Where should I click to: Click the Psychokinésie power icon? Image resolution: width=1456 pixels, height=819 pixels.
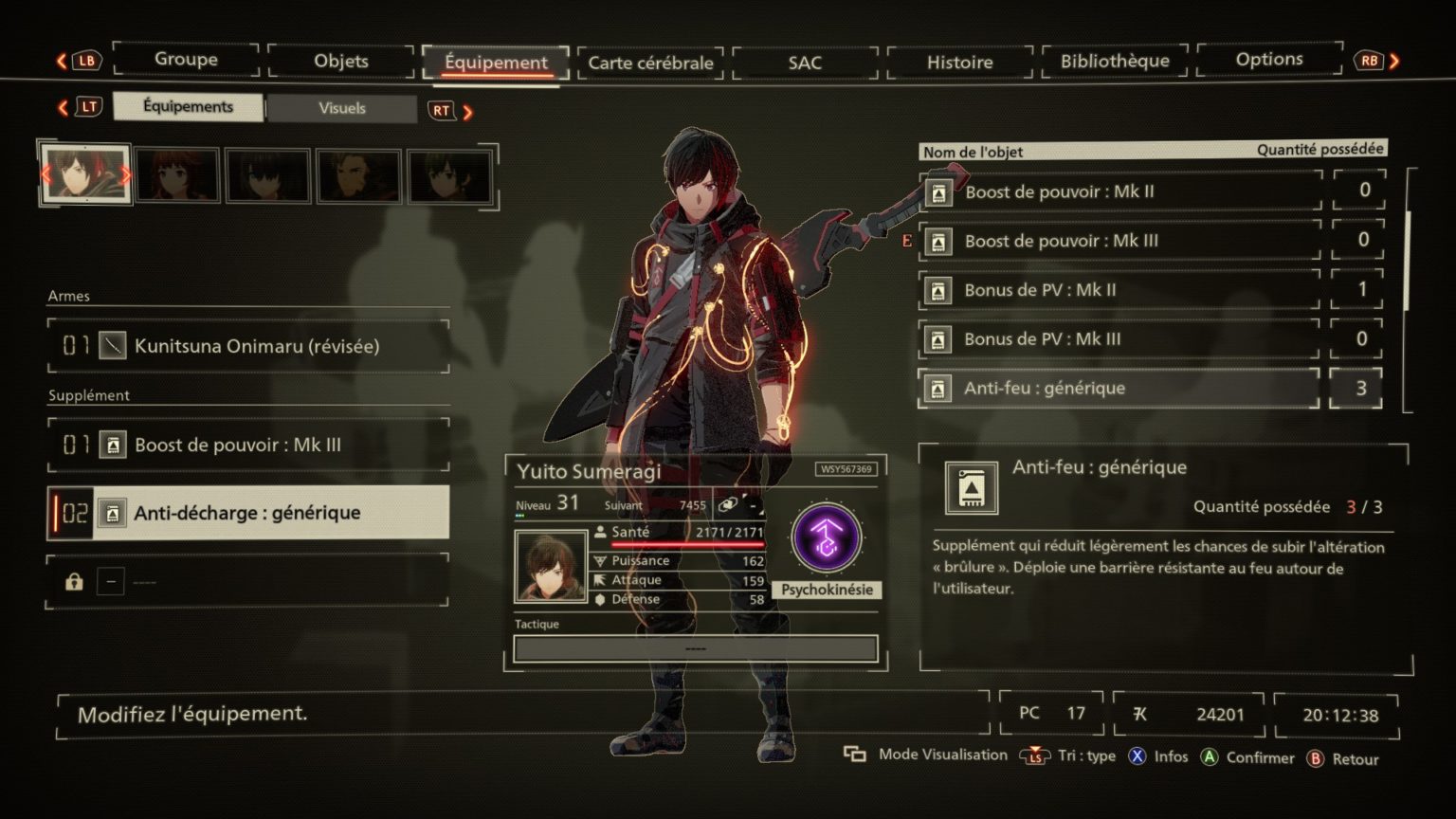pyautogui.click(x=827, y=538)
